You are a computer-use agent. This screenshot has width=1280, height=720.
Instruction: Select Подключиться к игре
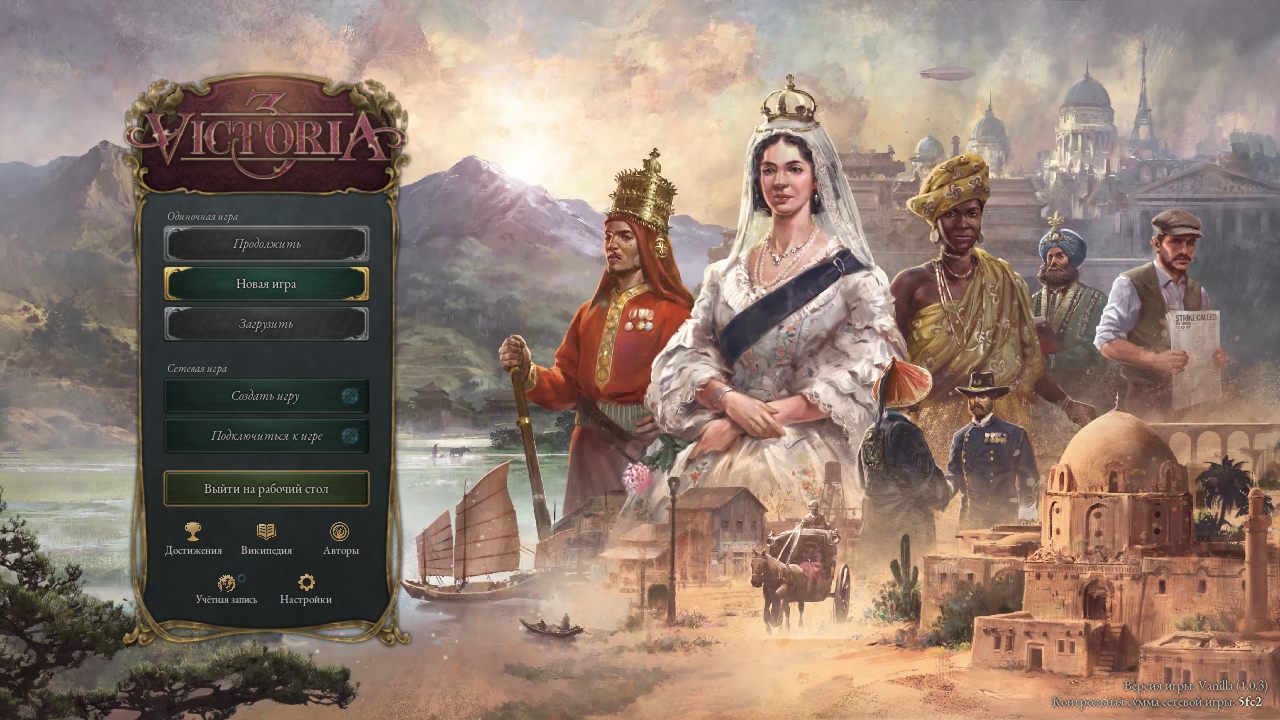[268, 435]
